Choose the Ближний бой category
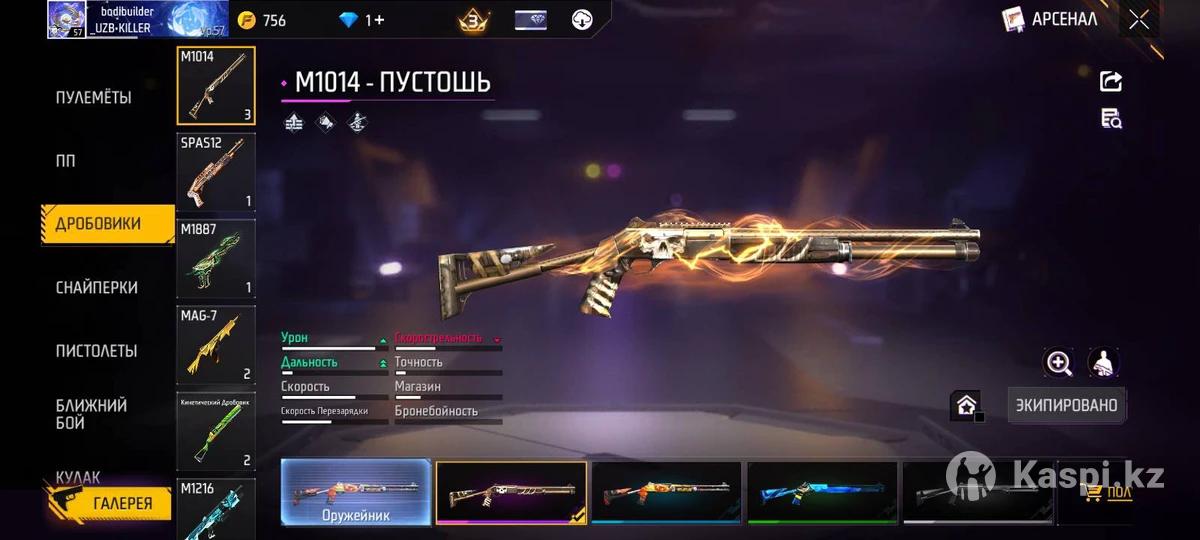This screenshot has height=540, width=1200. coord(91,414)
